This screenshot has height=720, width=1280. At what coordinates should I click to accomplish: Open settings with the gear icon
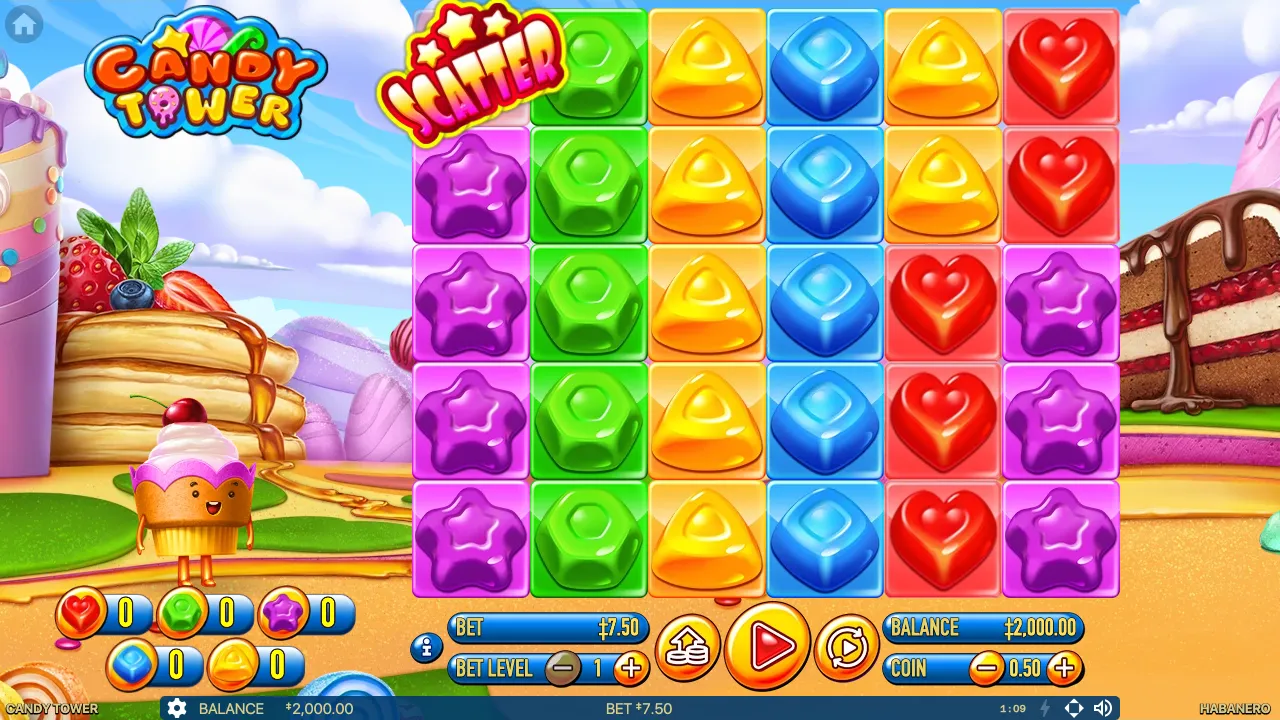point(178,709)
